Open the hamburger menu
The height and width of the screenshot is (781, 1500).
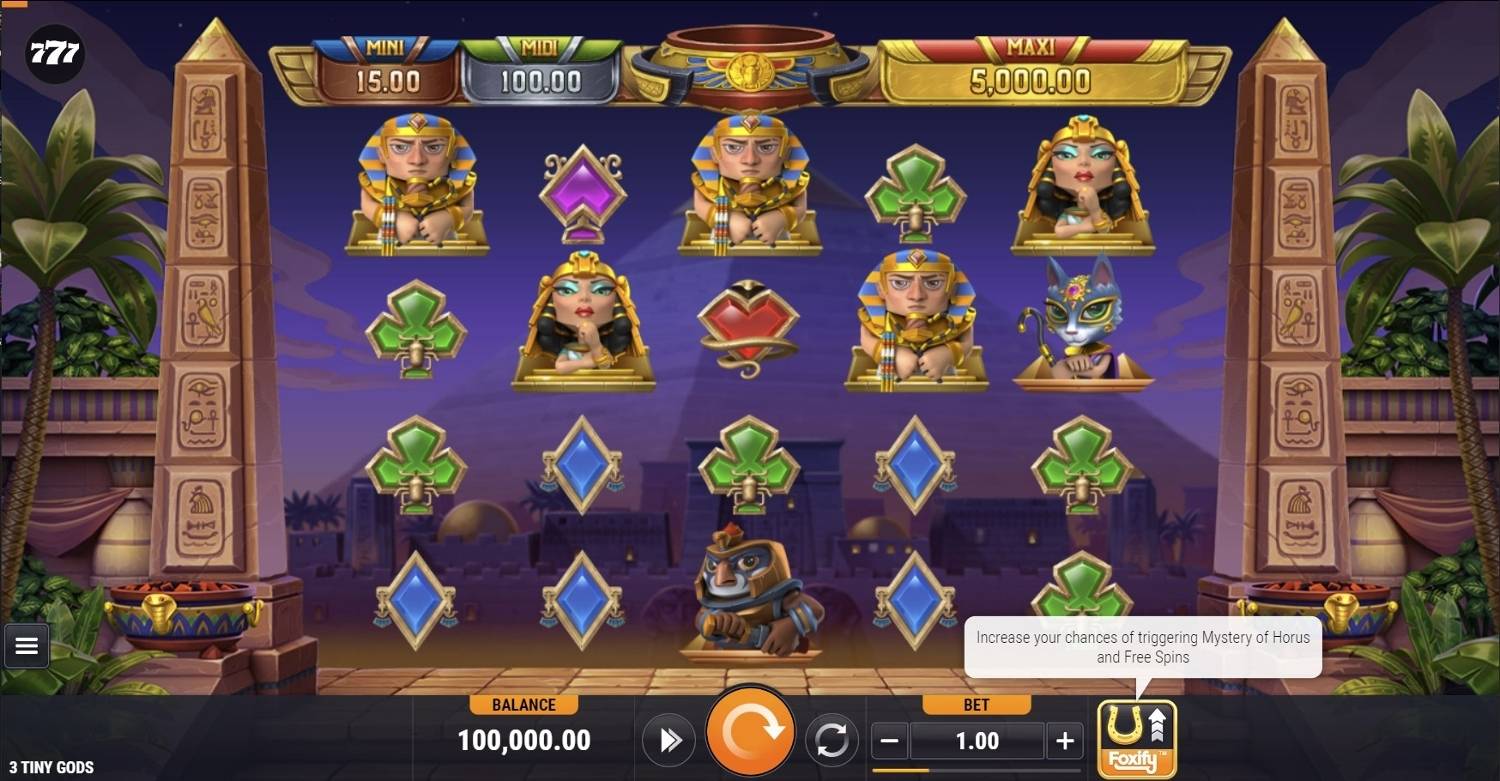[x=27, y=646]
